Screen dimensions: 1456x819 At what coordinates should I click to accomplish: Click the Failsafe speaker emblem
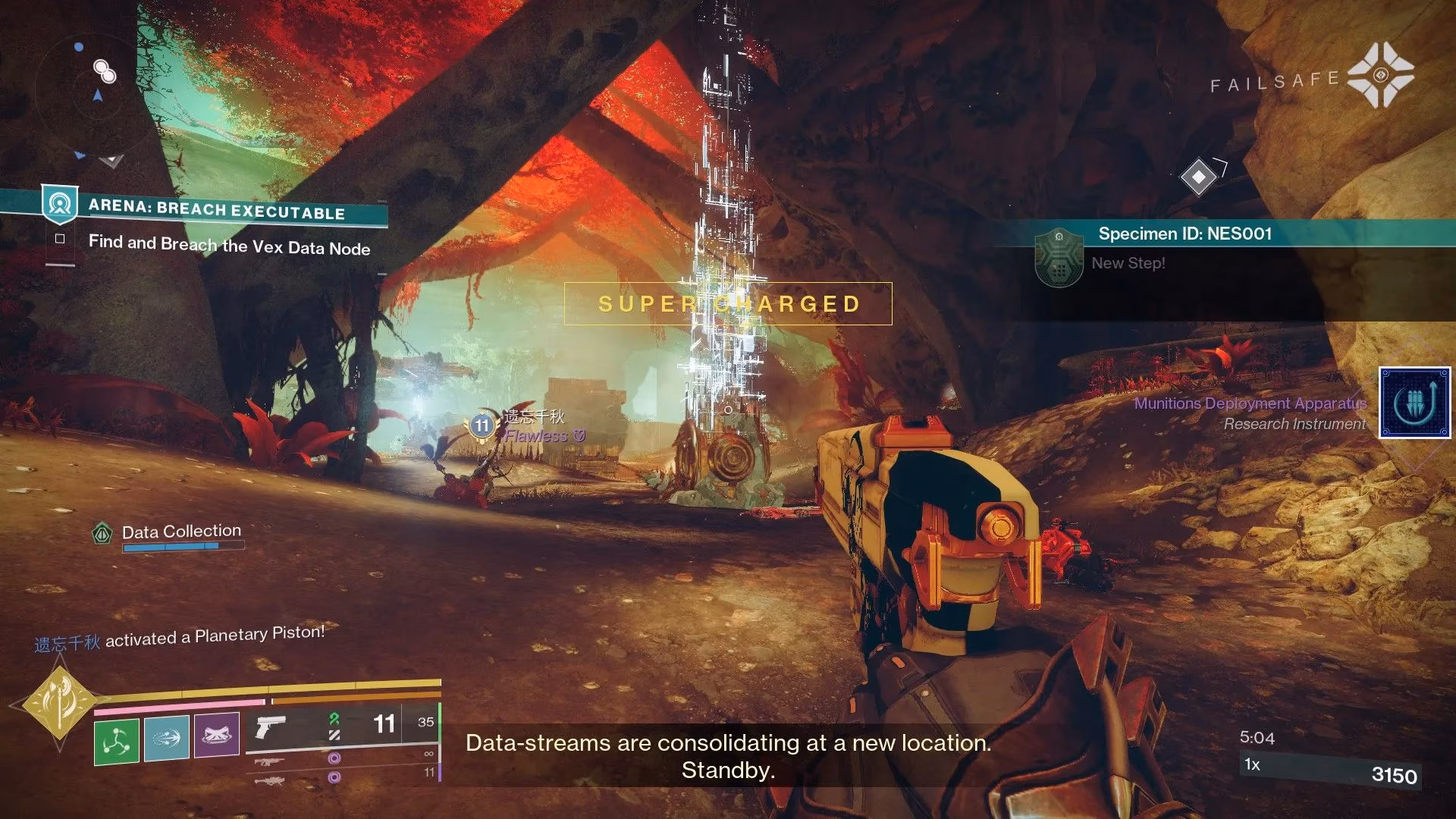coord(1380,74)
